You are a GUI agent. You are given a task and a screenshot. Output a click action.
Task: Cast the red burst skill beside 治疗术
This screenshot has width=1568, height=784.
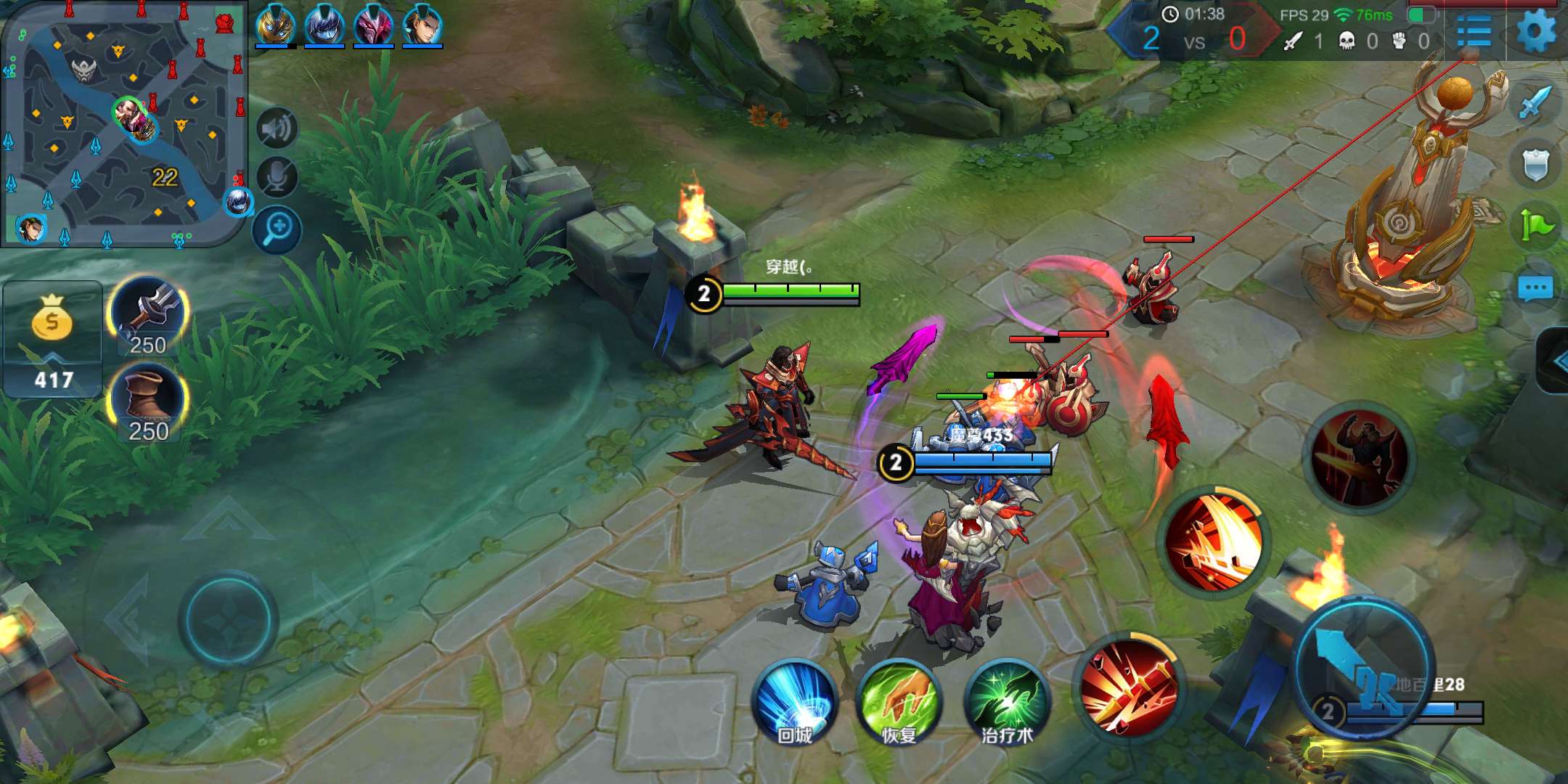click(x=1128, y=686)
